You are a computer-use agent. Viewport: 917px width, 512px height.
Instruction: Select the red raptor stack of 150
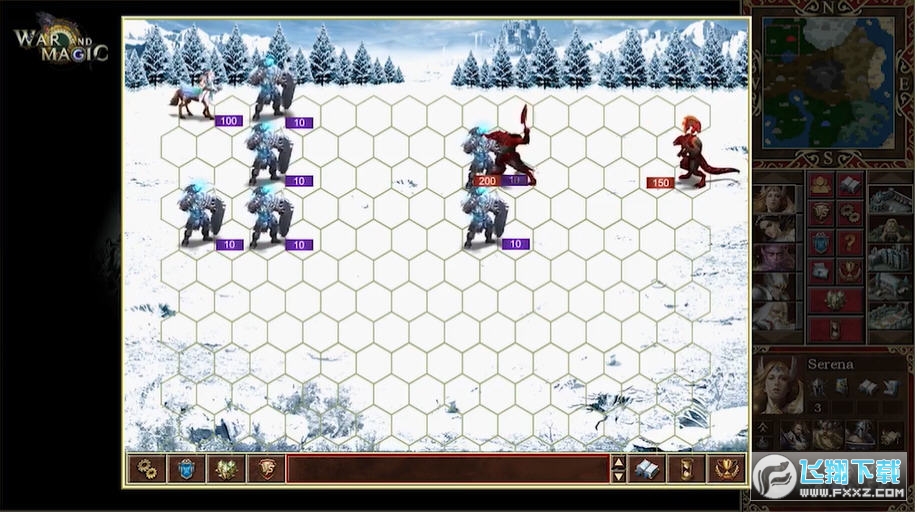[x=702, y=157]
